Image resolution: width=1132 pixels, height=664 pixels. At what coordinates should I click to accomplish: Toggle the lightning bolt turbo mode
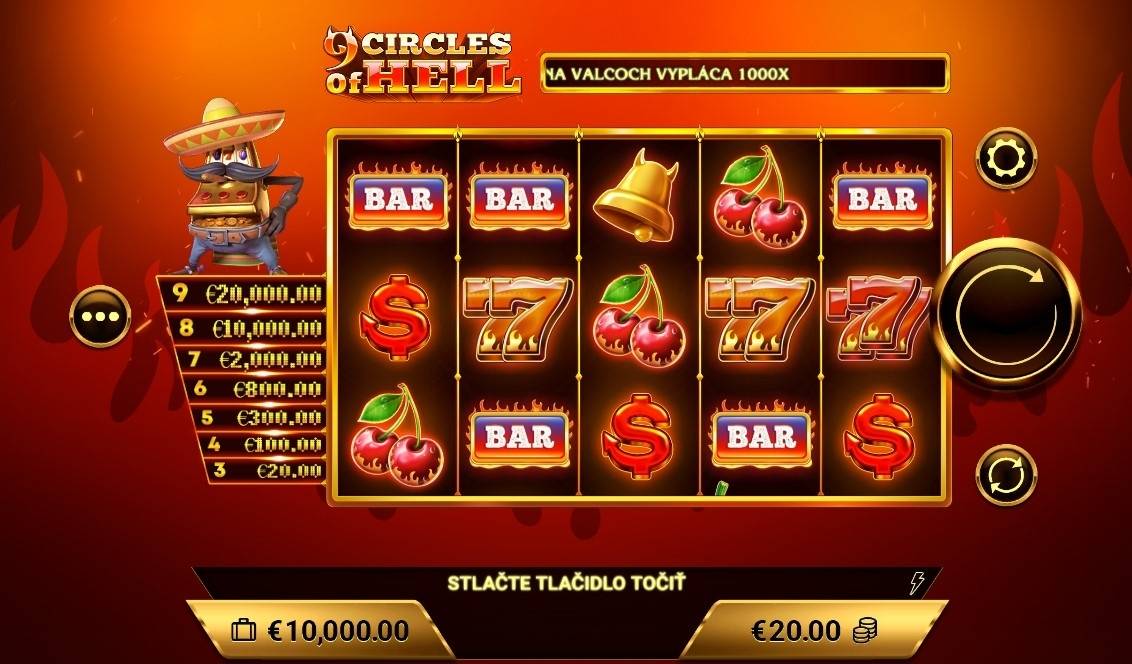[916, 582]
